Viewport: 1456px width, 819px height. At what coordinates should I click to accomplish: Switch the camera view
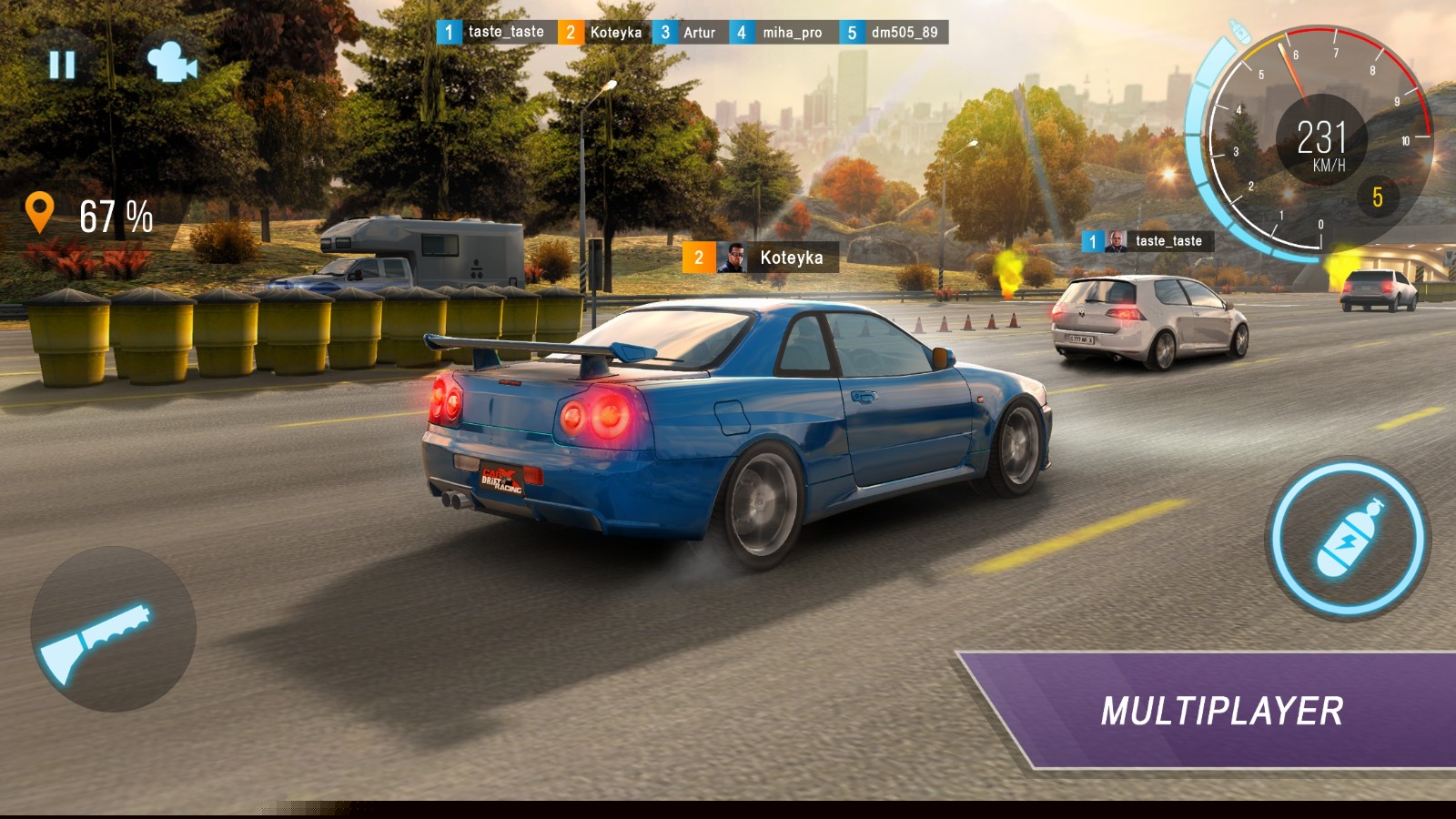click(171, 63)
